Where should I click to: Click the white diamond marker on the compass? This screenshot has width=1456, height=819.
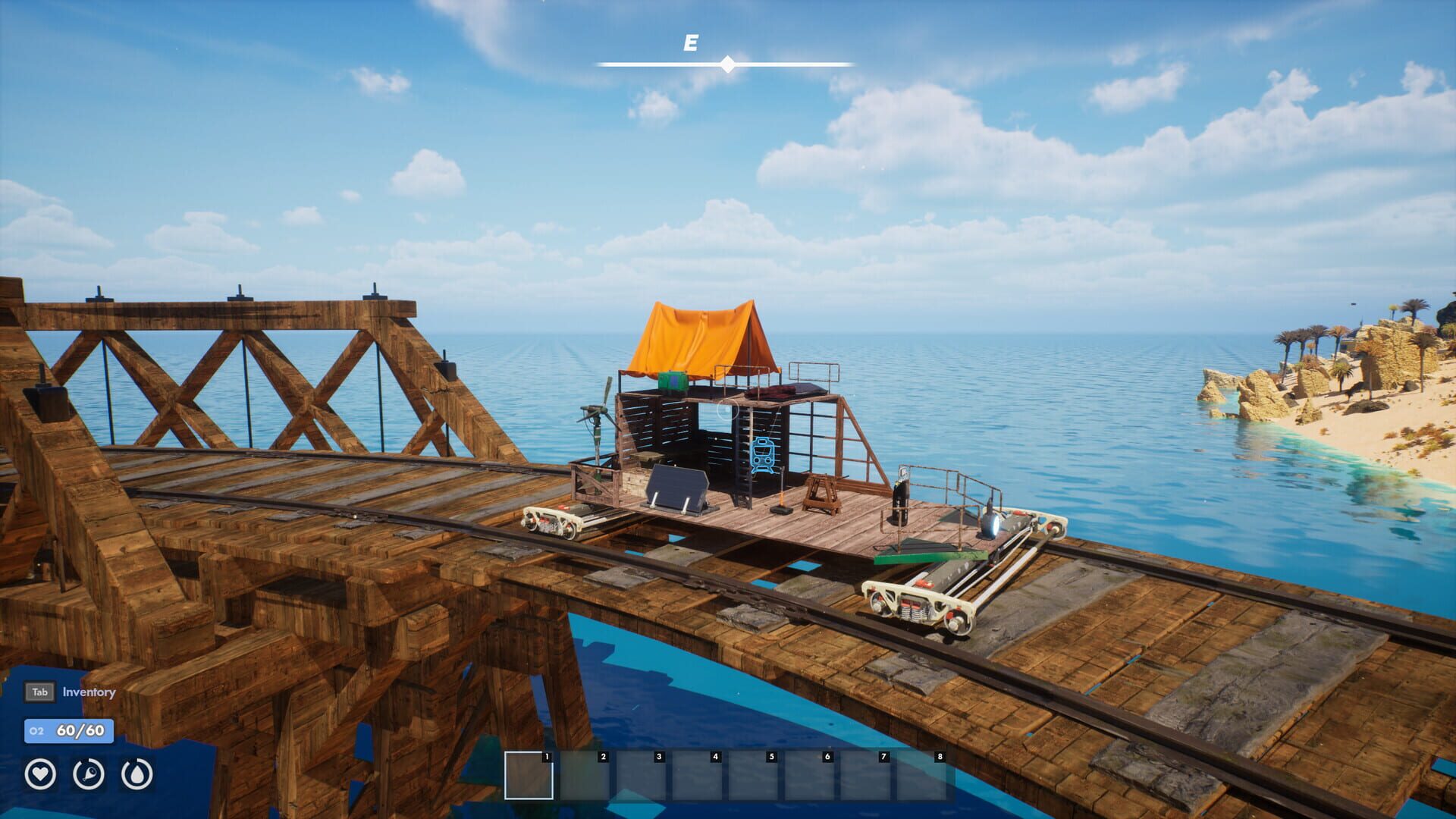coord(729,65)
